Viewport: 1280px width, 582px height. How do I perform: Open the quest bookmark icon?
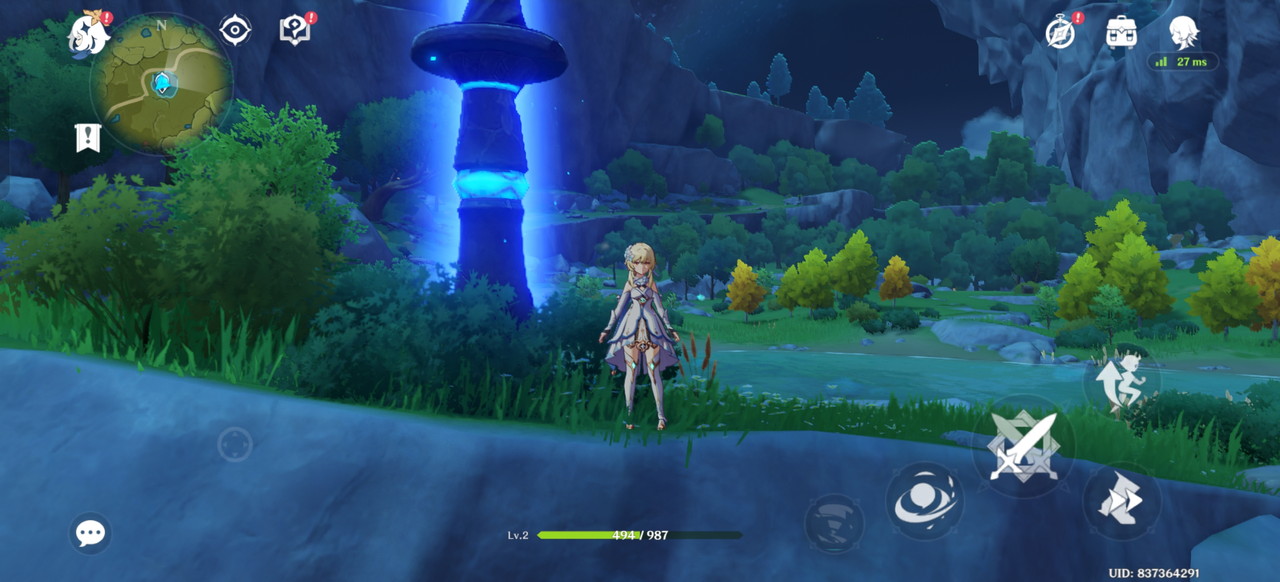pos(88,137)
